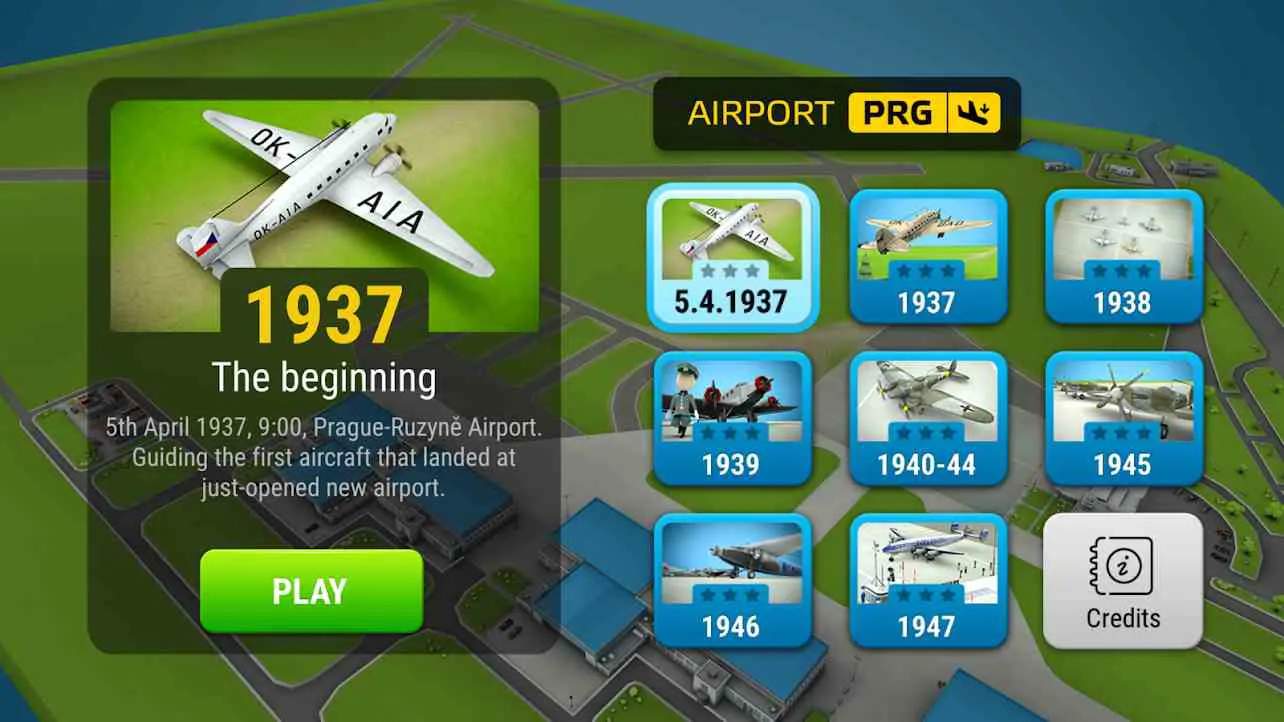Viewport: 1284px width, 722px height.
Task: Click the AIRPORT header label
Action: coord(762,113)
